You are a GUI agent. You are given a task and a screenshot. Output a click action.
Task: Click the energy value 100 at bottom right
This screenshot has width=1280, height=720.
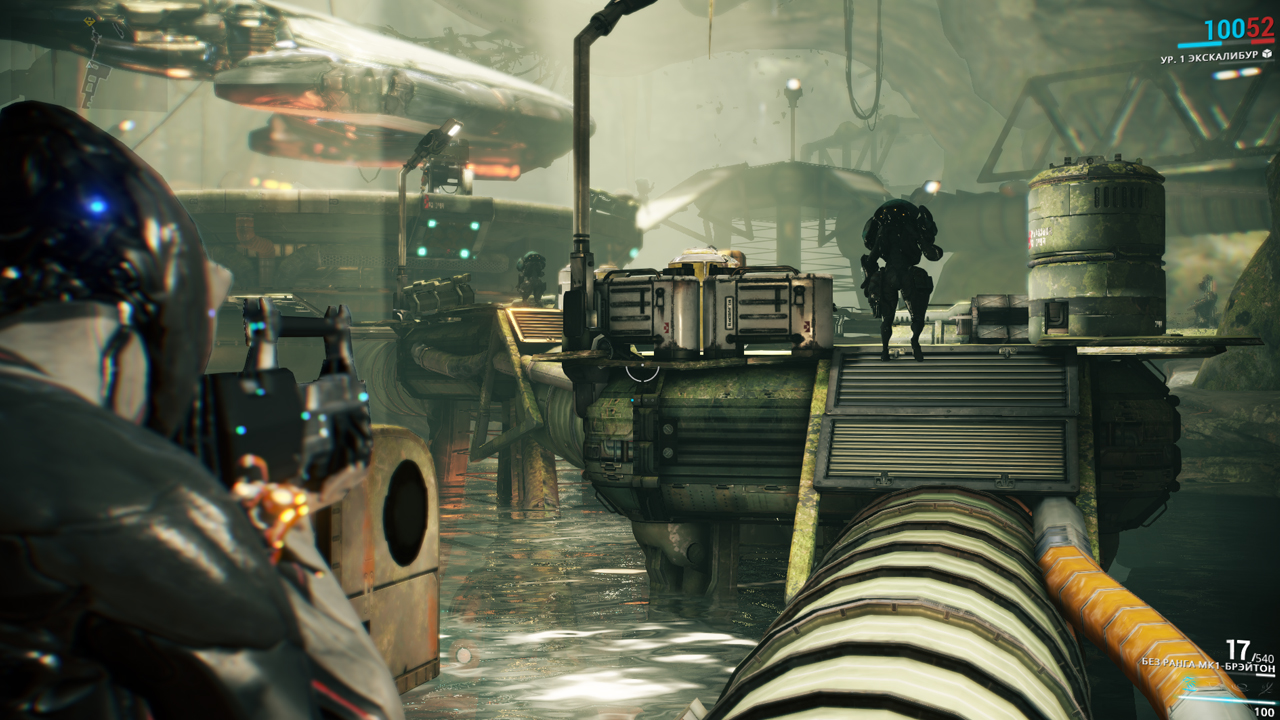coord(1264,711)
